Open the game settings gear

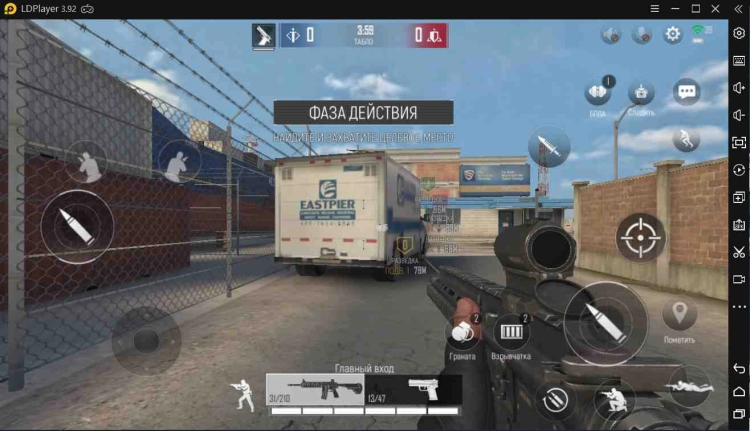pos(673,34)
